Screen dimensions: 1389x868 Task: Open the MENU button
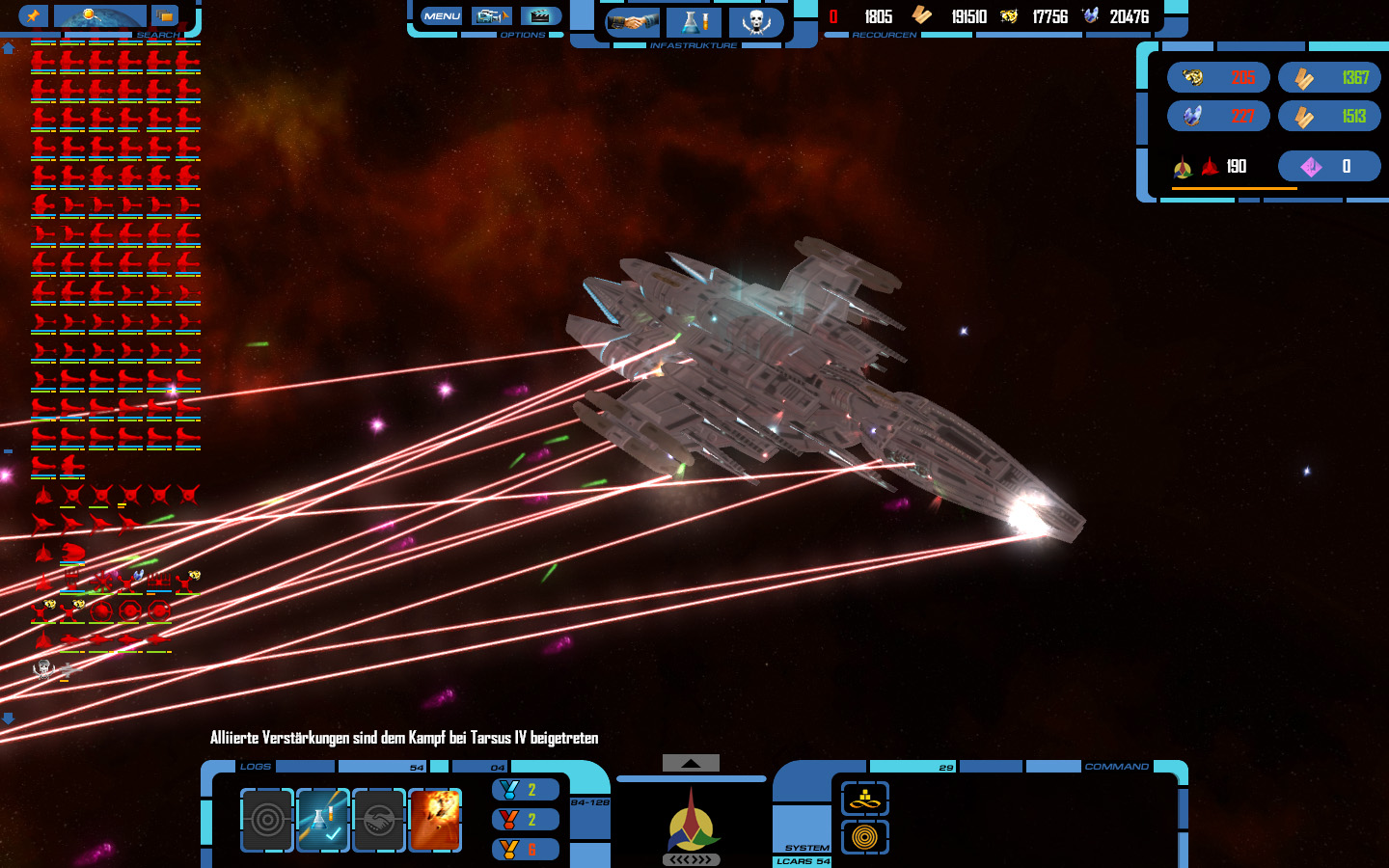442,16
